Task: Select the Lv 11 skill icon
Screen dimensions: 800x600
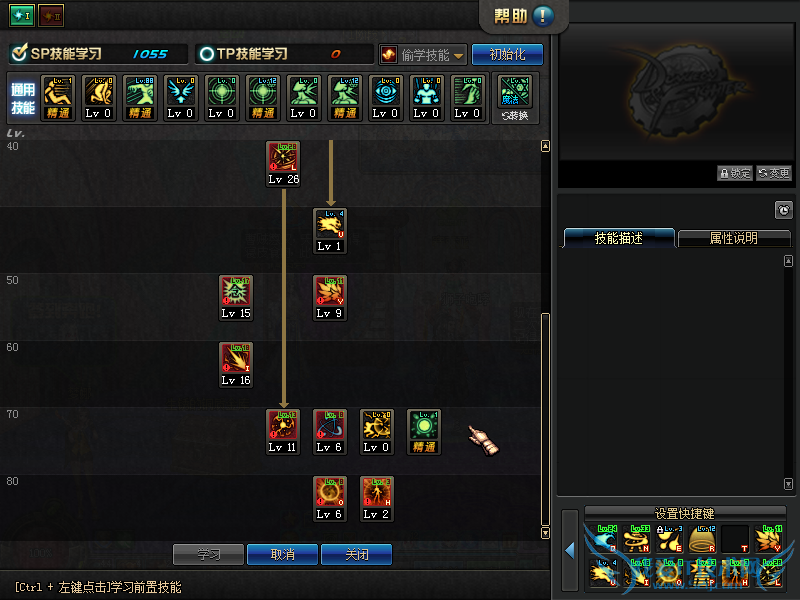Action: tap(283, 425)
